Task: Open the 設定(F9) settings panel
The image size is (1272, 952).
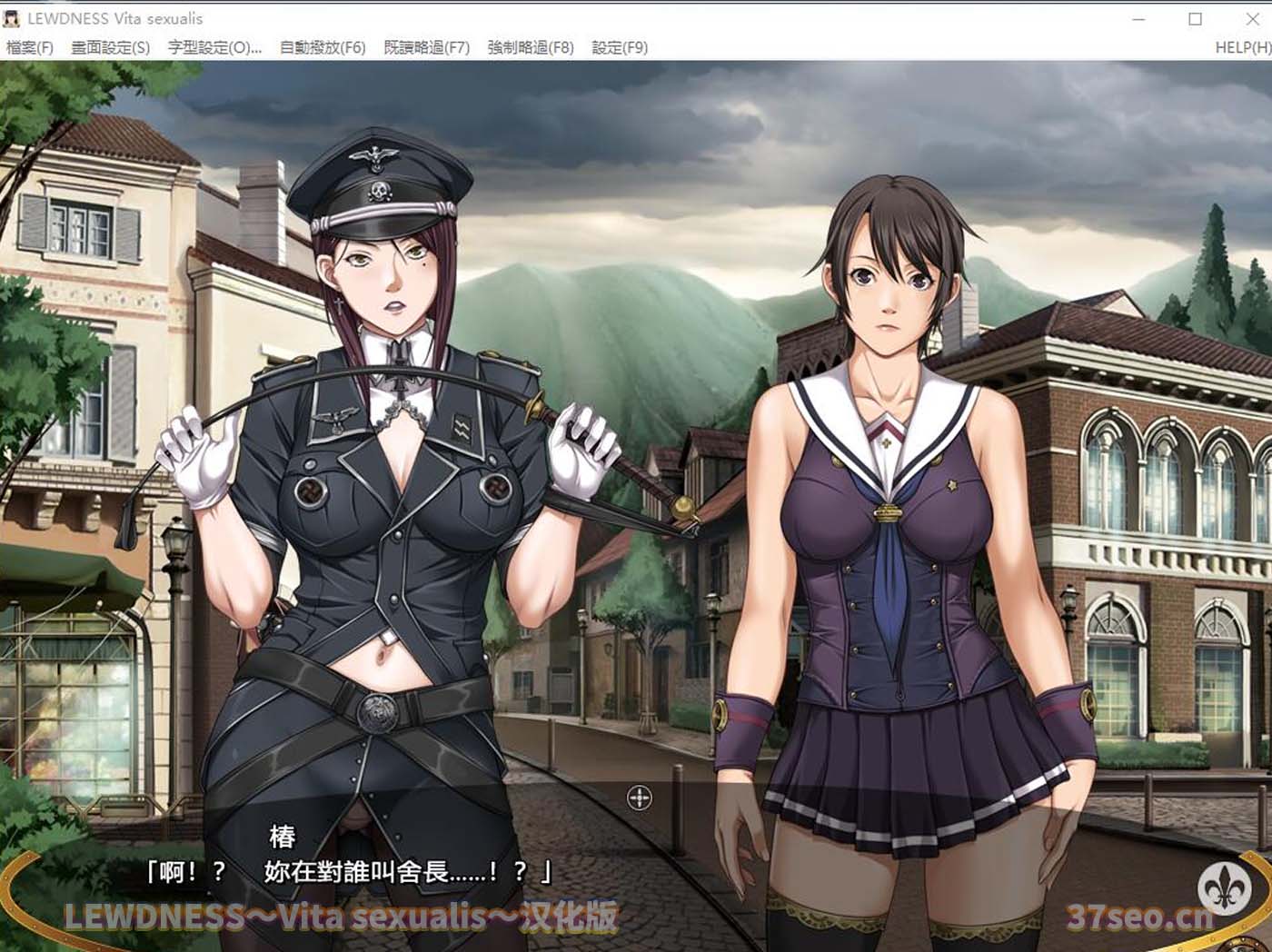Action: [620, 47]
